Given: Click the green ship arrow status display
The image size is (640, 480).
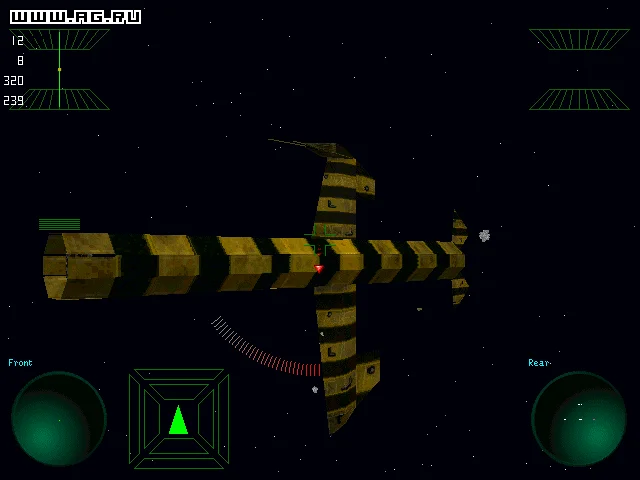Looking at the screenshot, I should [179, 418].
